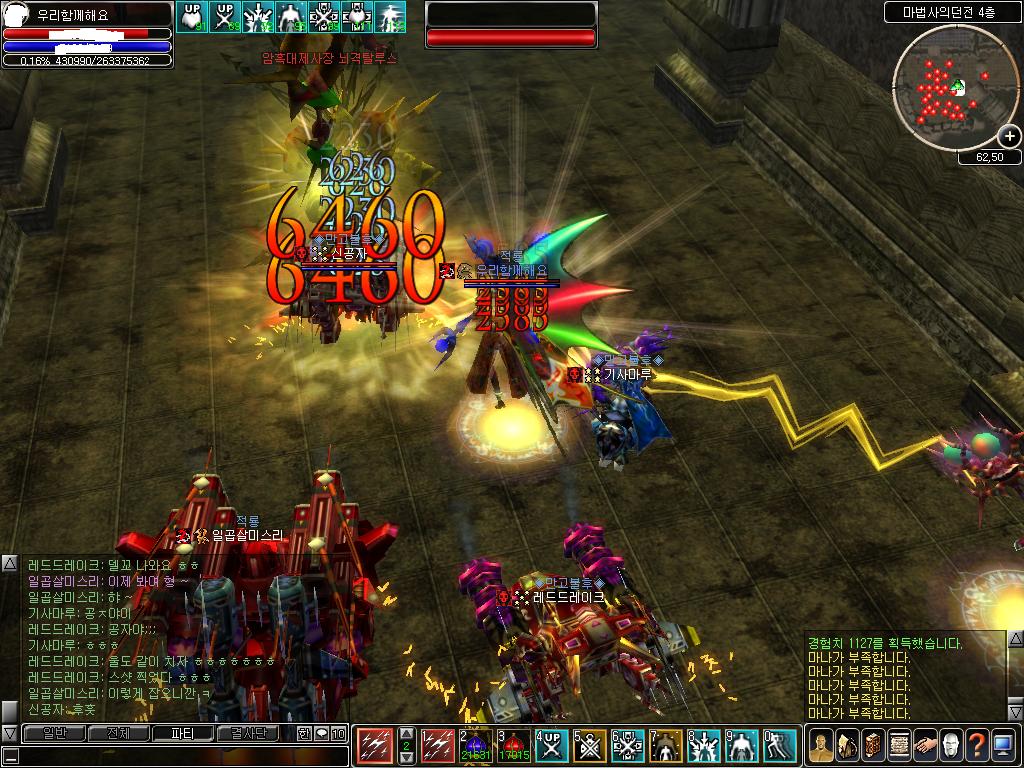The height and width of the screenshot is (768, 1024).
Task: Click the chat text input field
Action: point(180,756)
